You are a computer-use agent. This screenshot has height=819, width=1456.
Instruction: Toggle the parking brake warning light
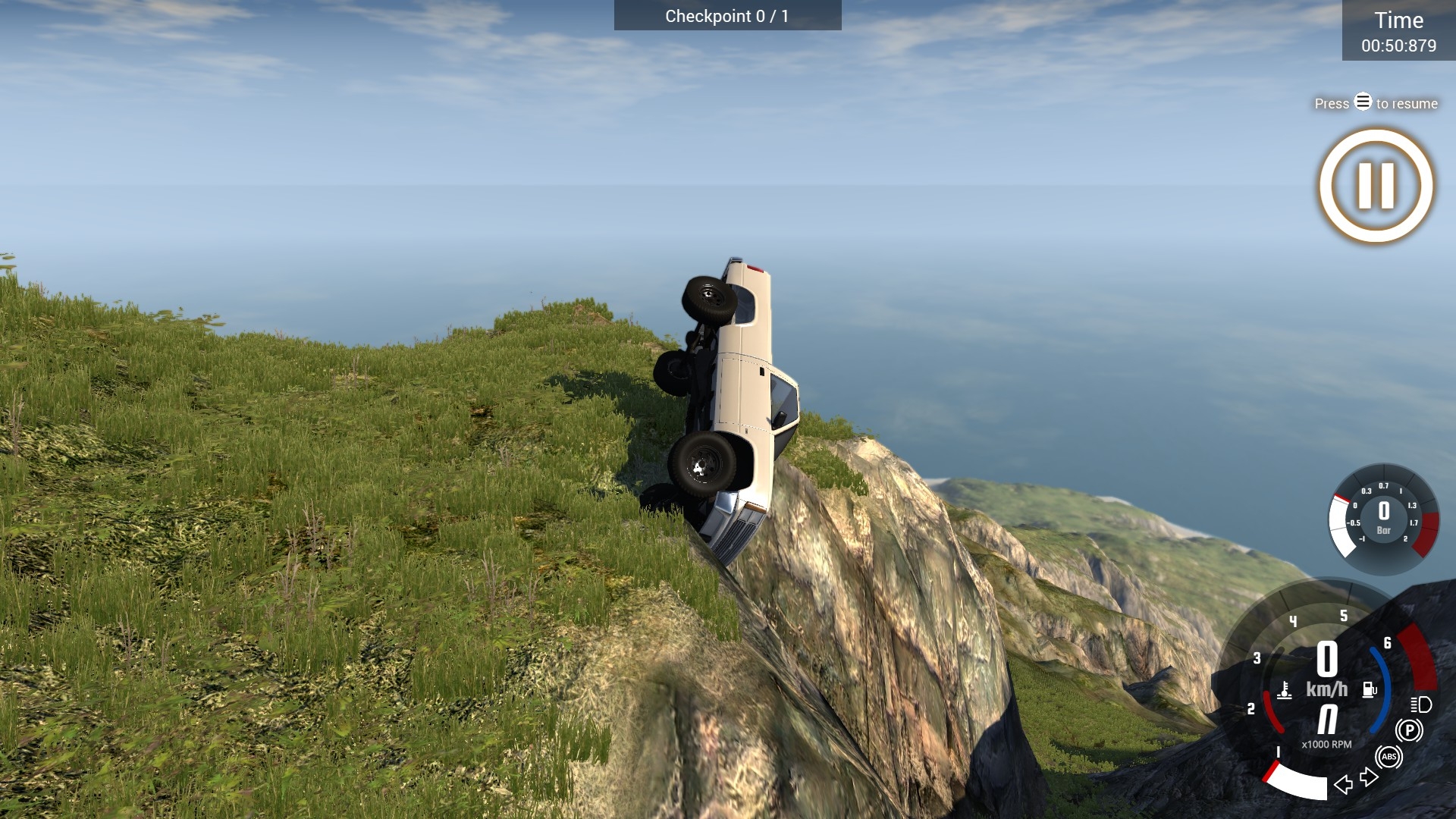point(1410,729)
